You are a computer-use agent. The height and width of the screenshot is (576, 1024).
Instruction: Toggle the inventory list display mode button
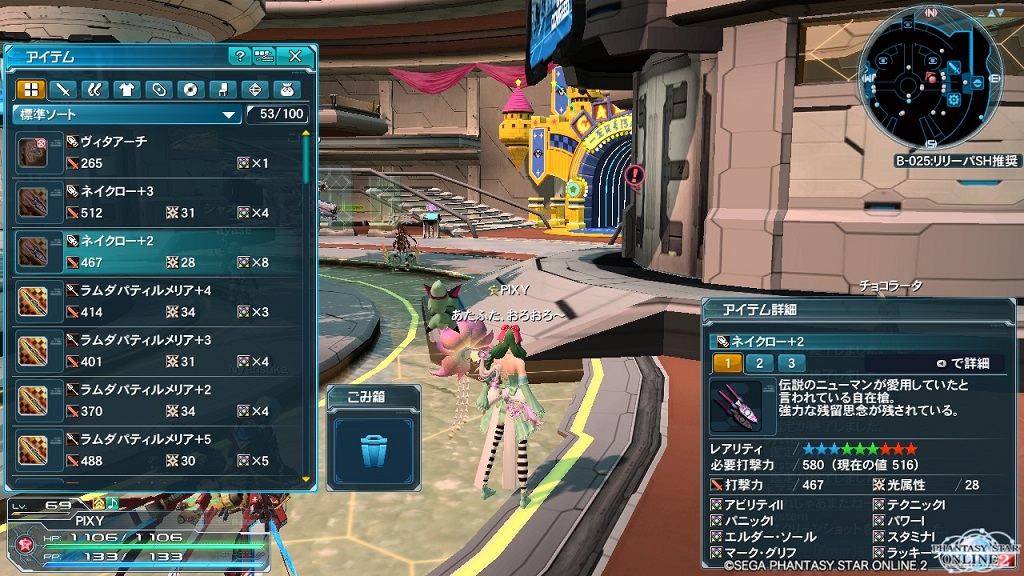[264, 56]
